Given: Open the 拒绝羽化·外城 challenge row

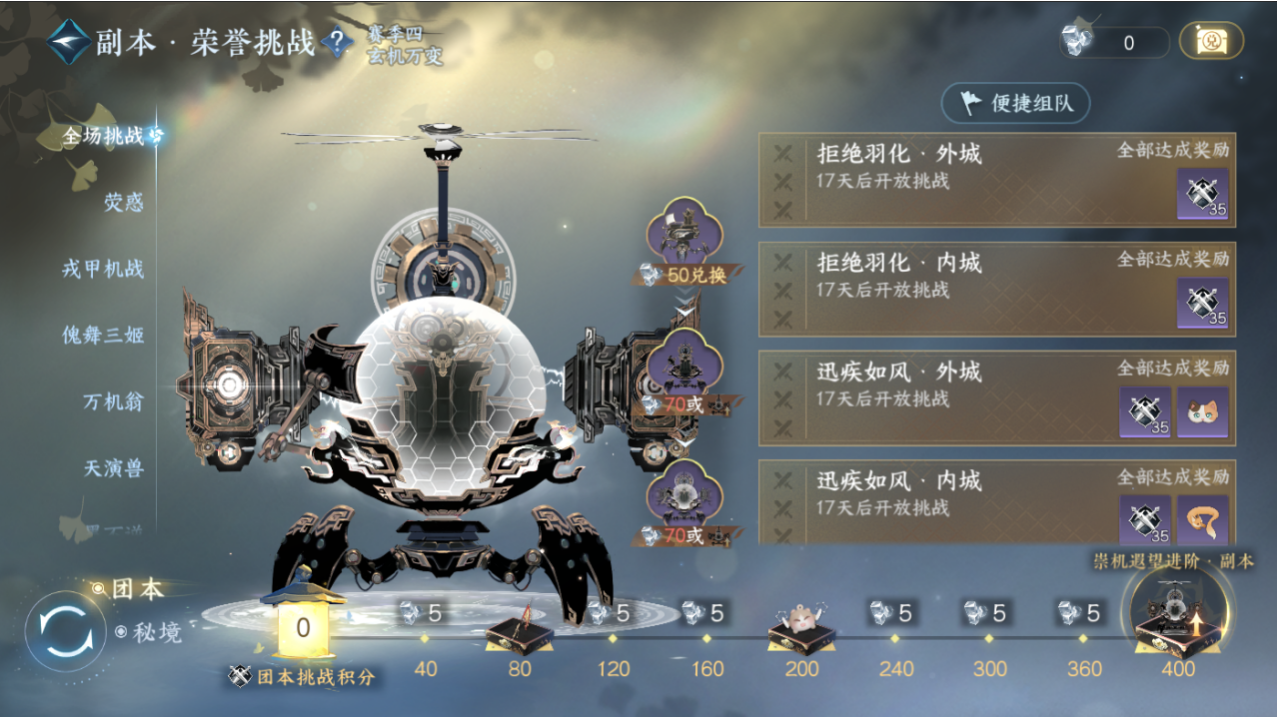Looking at the screenshot, I should pos(960,180).
